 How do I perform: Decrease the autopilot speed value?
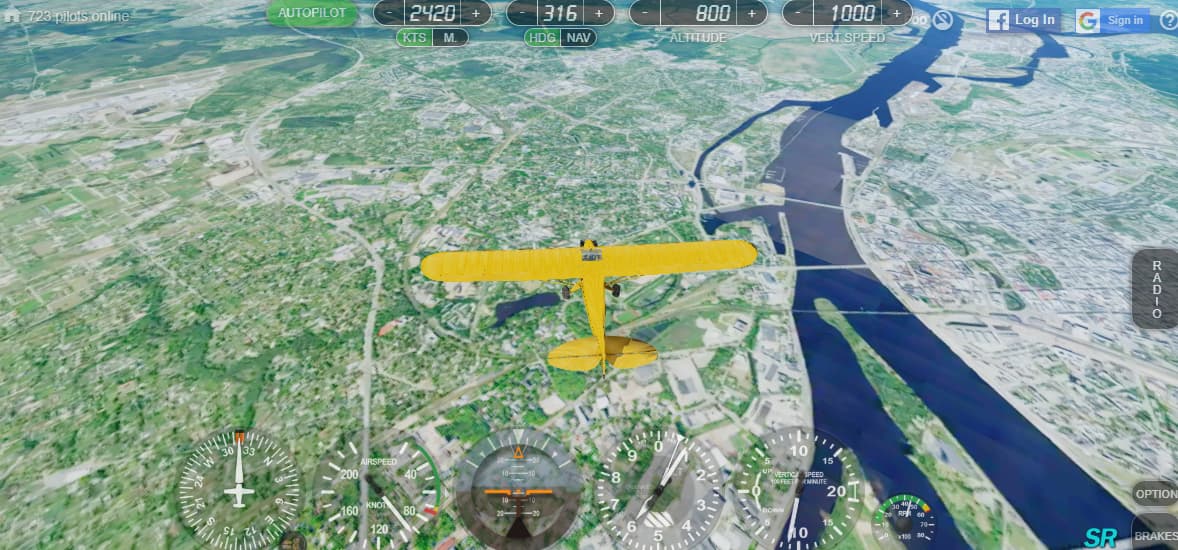[x=391, y=13]
